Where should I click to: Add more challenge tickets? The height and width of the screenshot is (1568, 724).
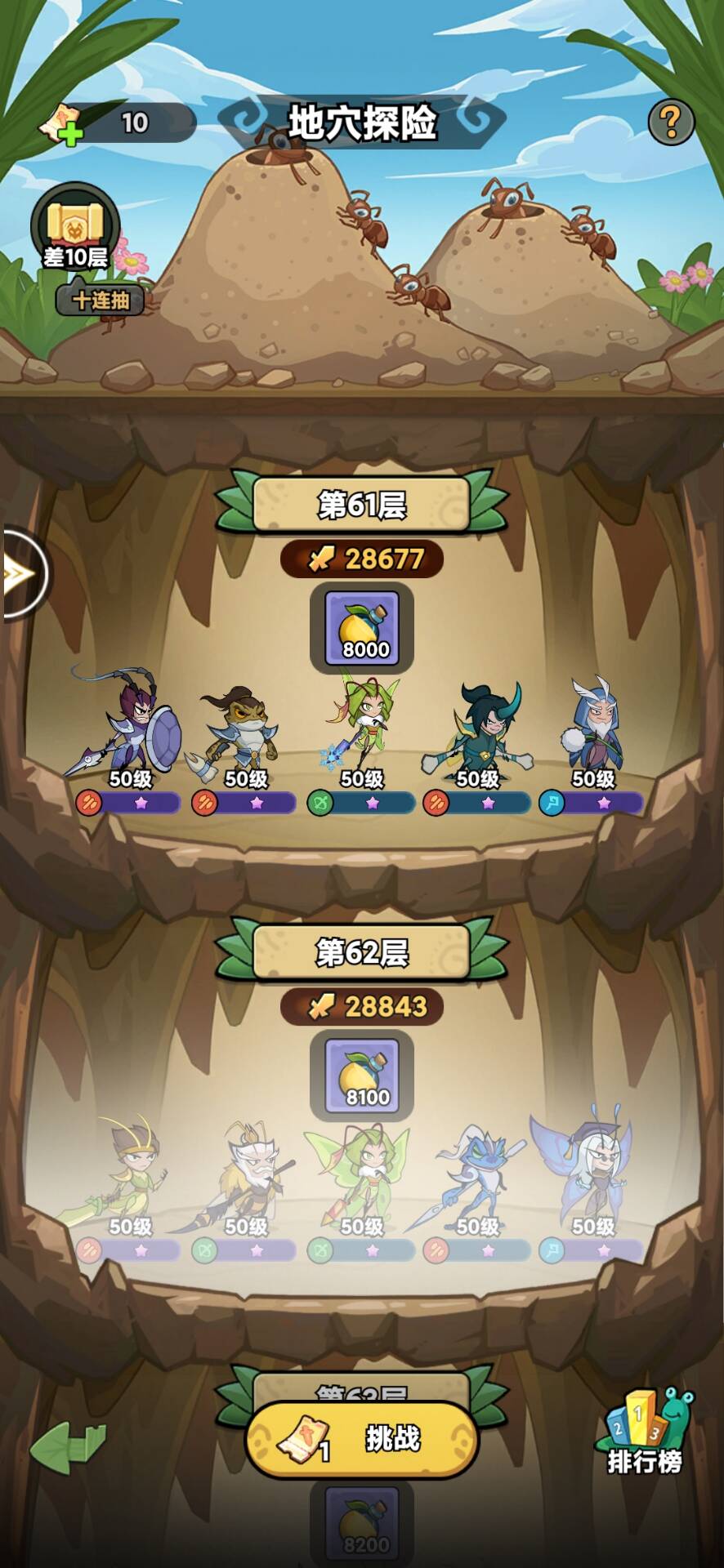click(x=62, y=125)
